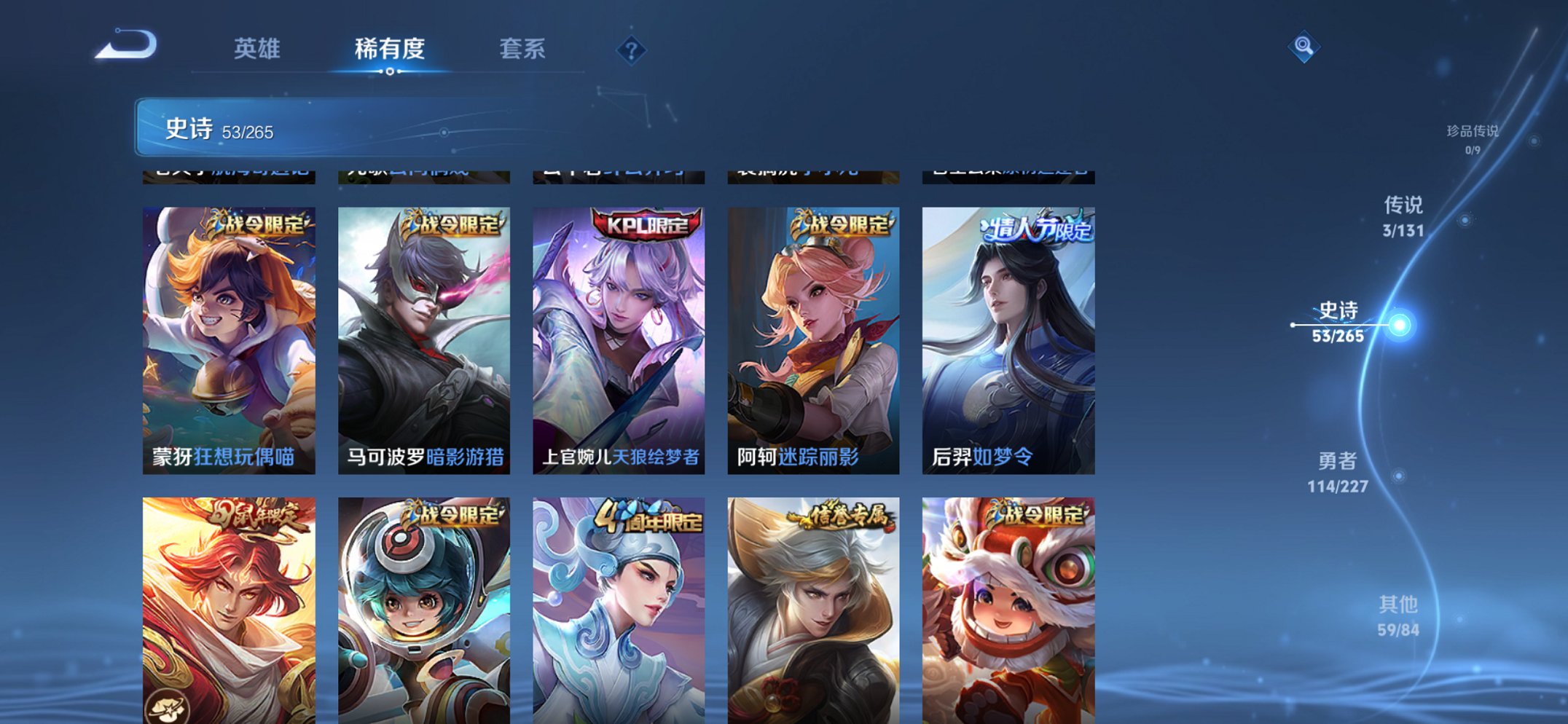1568x724 pixels.
Task: Switch to the 套系 tab
Action: [x=524, y=49]
